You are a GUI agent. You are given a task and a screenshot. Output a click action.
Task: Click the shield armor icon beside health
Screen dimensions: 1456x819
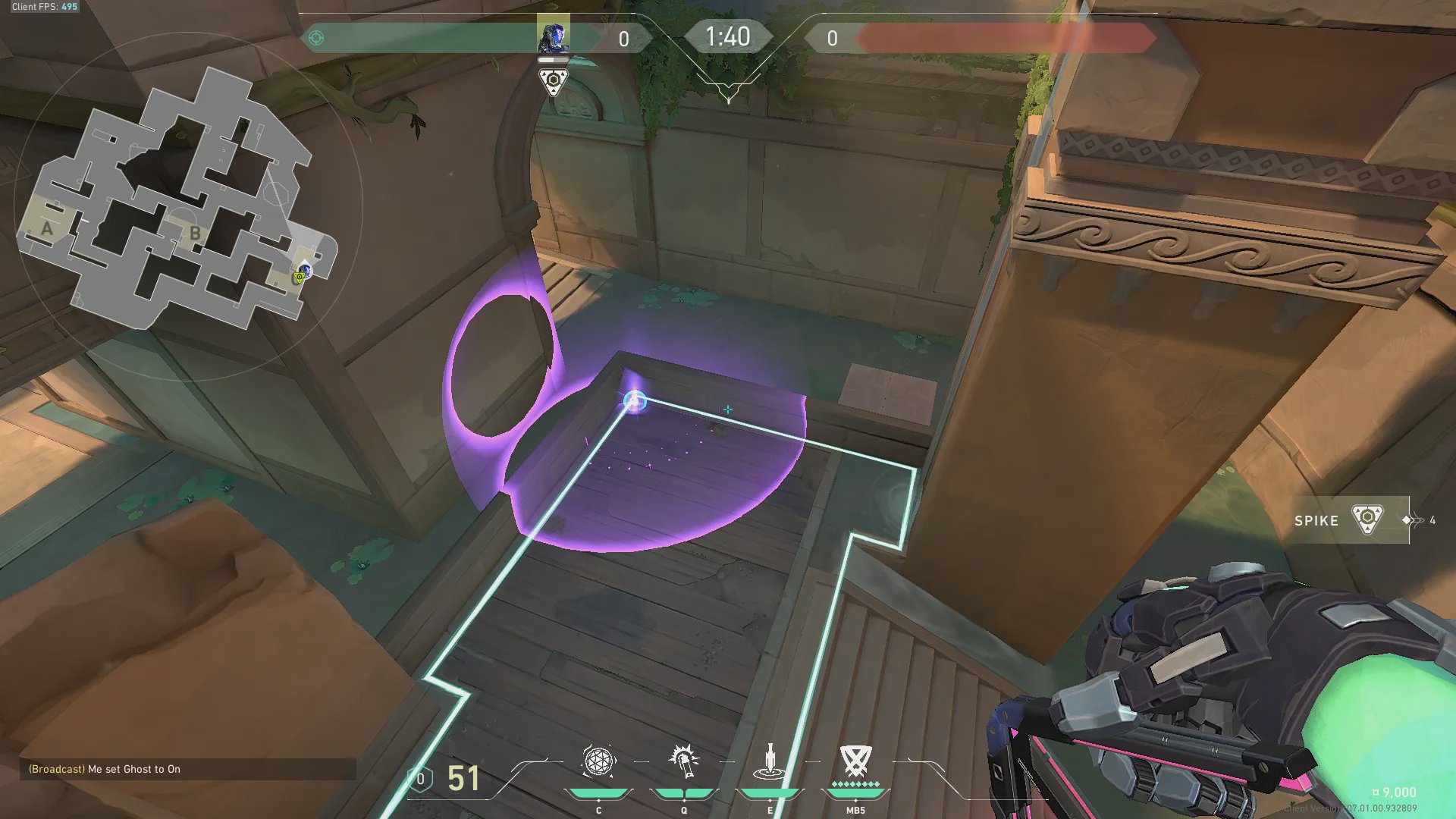pos(421,779)
